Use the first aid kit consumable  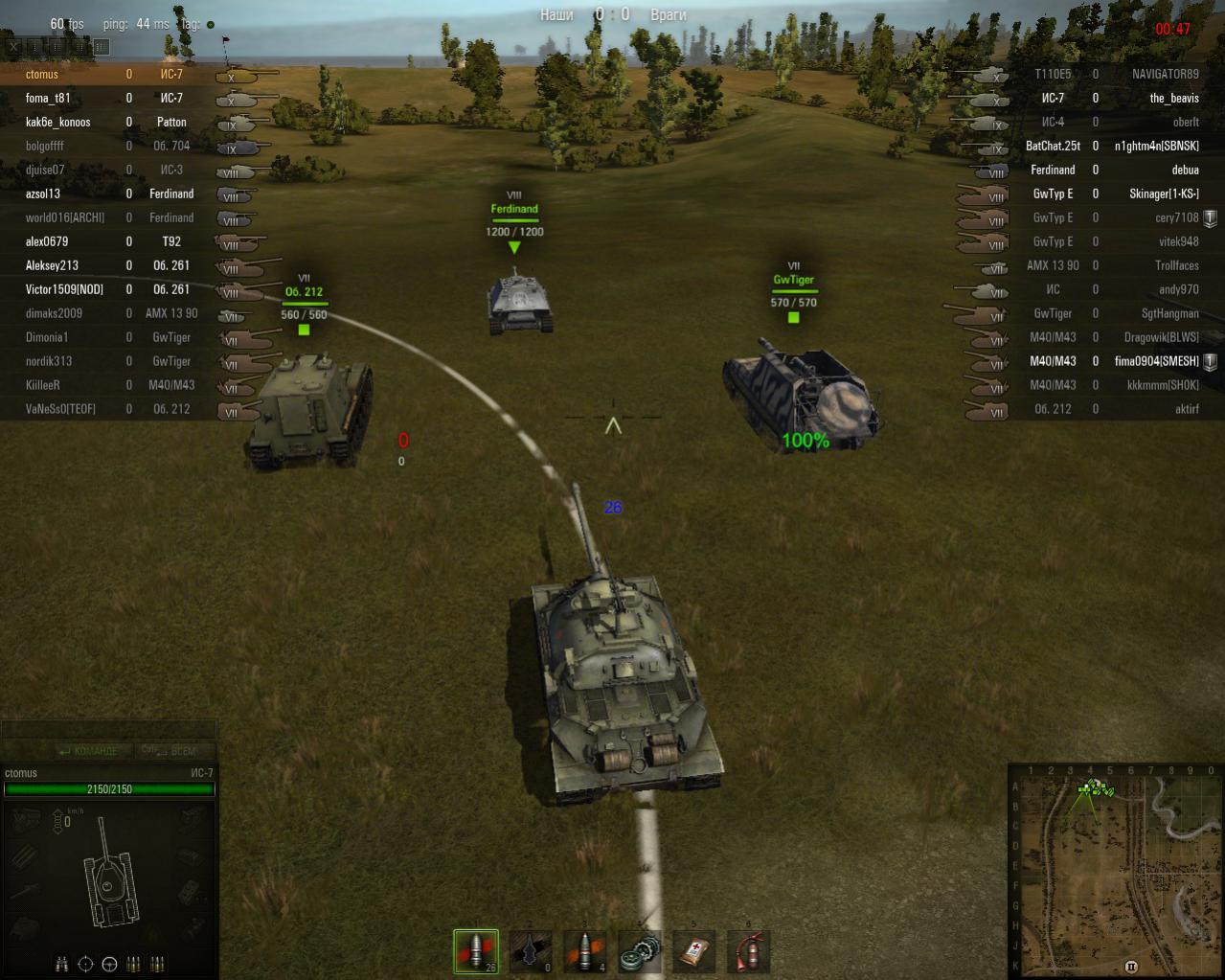[x=694, y=950]
